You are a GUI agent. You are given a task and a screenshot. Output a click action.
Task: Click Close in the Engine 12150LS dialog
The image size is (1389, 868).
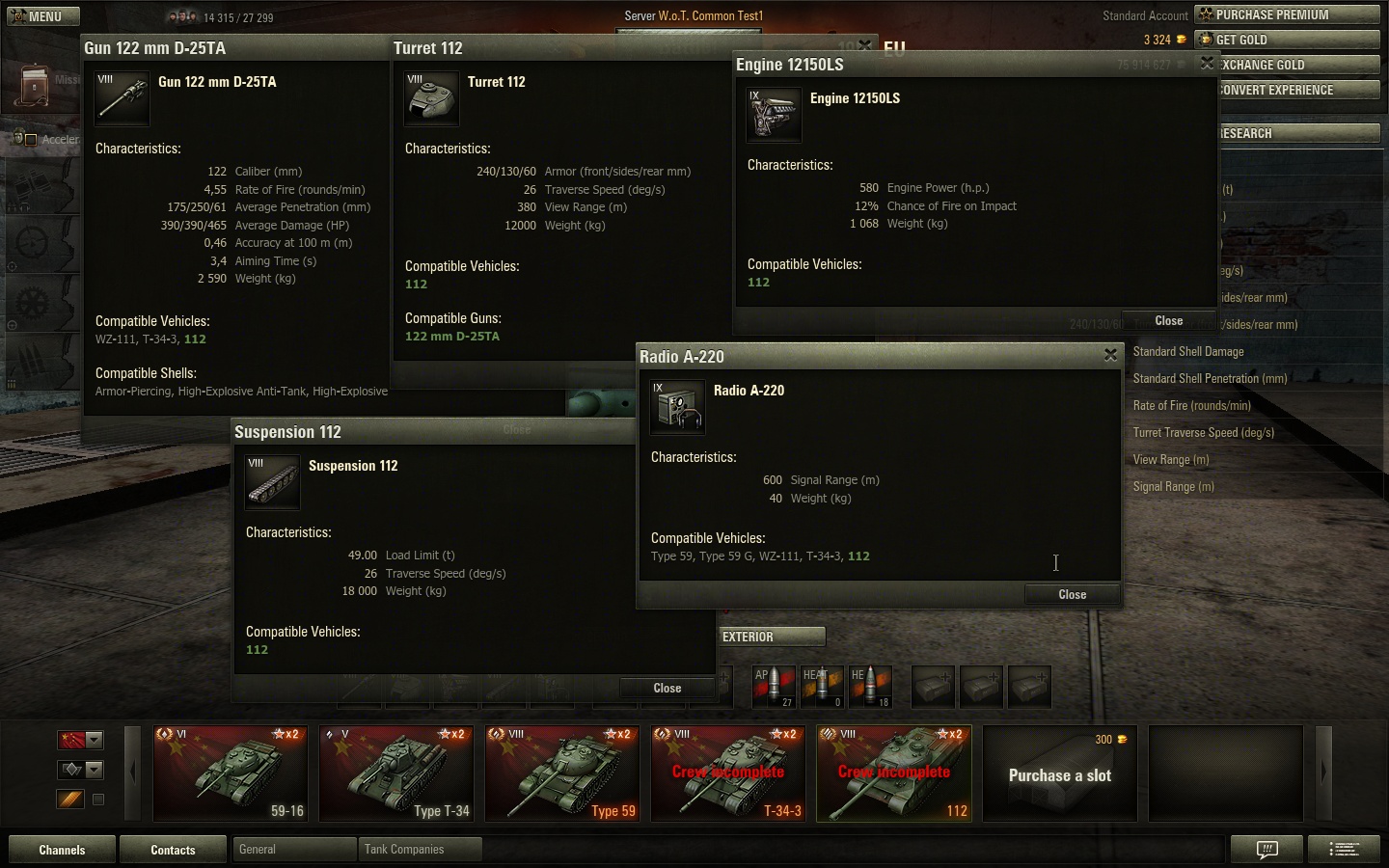(x=1168, y=321)
